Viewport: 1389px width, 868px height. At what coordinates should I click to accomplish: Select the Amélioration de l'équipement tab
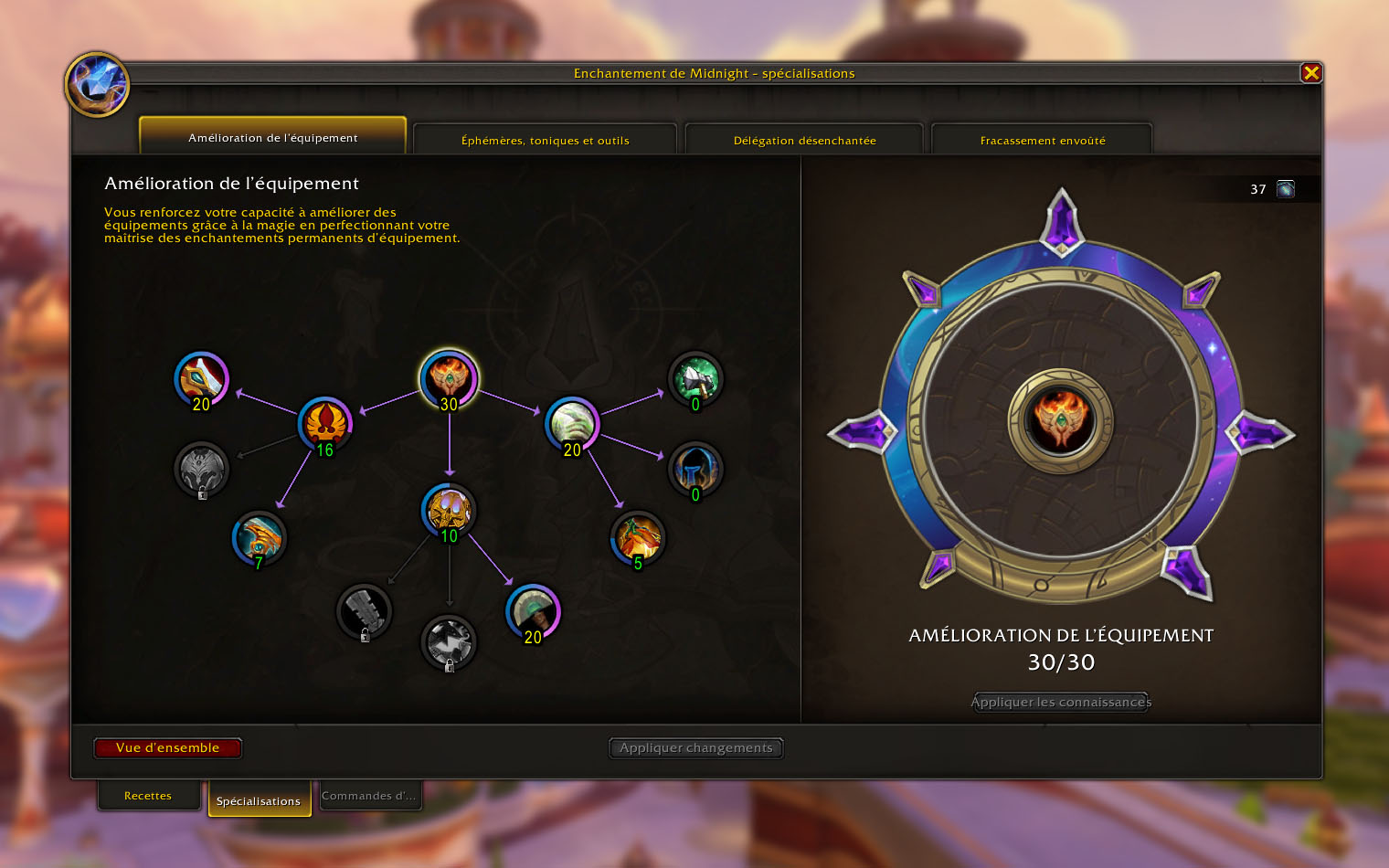272,137
